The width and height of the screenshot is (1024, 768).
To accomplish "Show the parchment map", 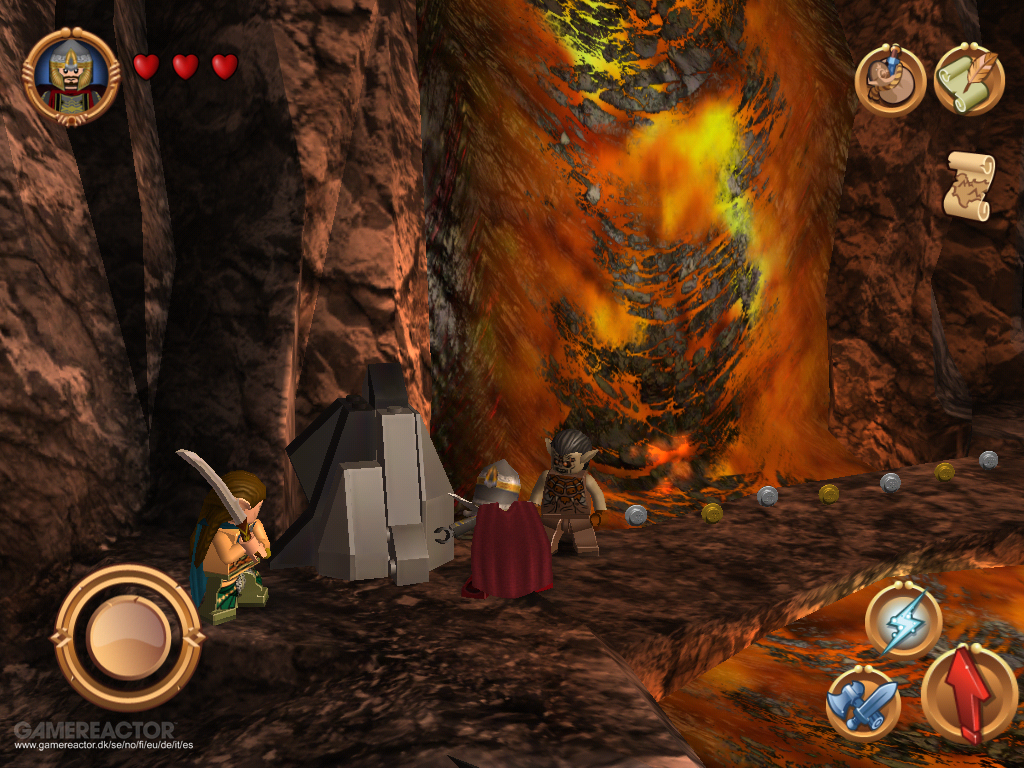I will pos(968,185).
